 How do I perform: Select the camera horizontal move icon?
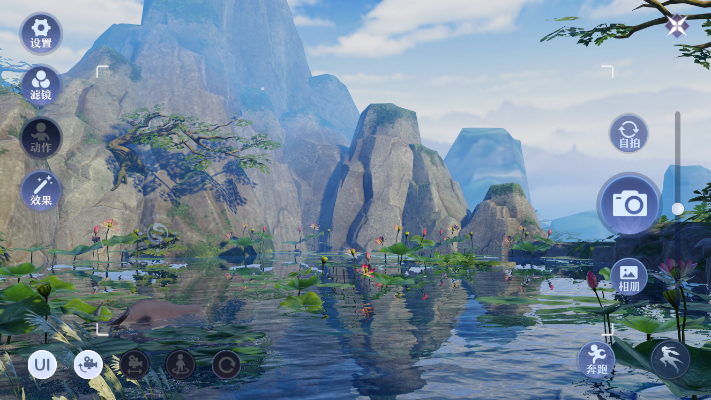134,364
